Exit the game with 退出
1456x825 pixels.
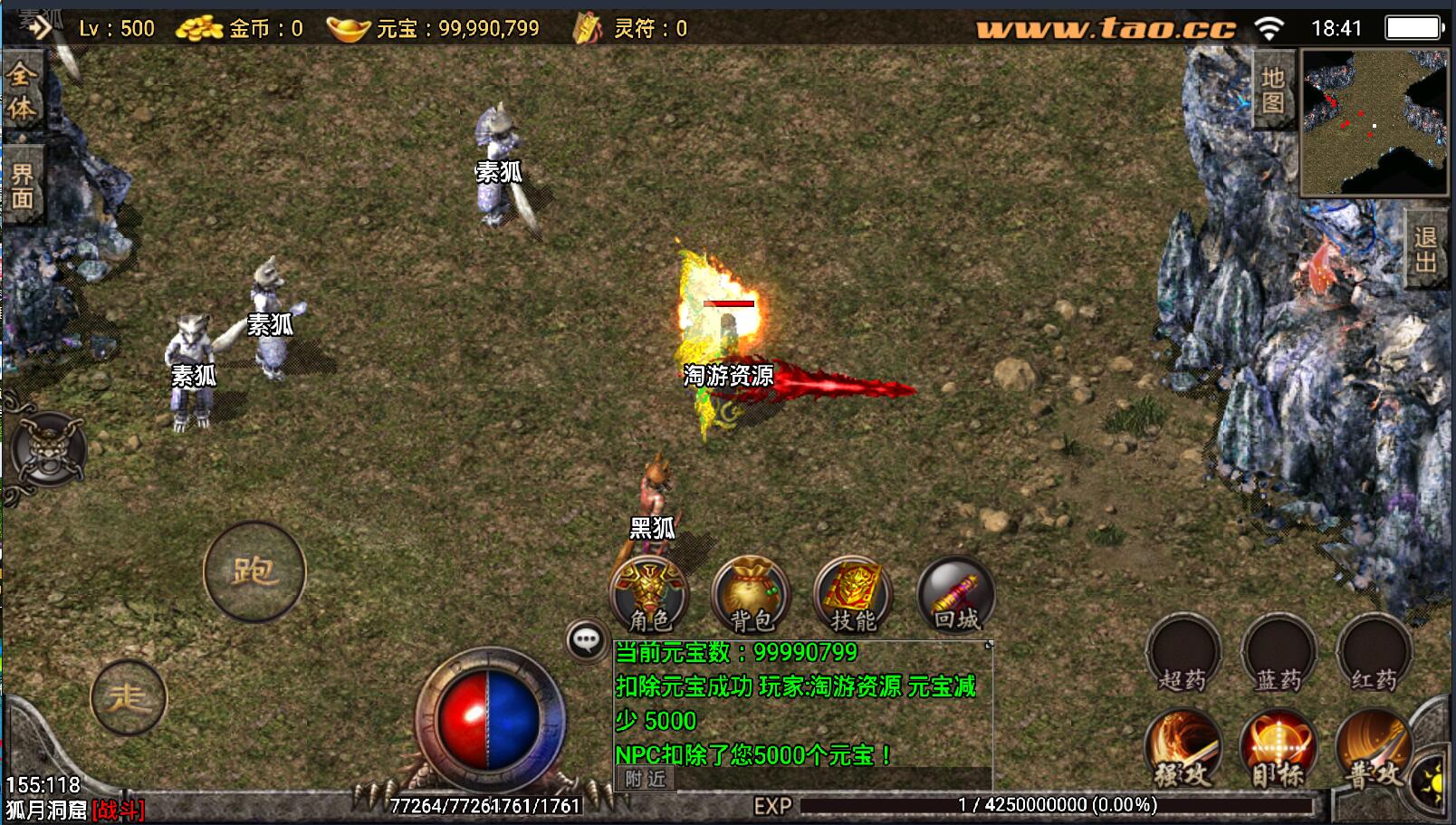coord(1425,249)
